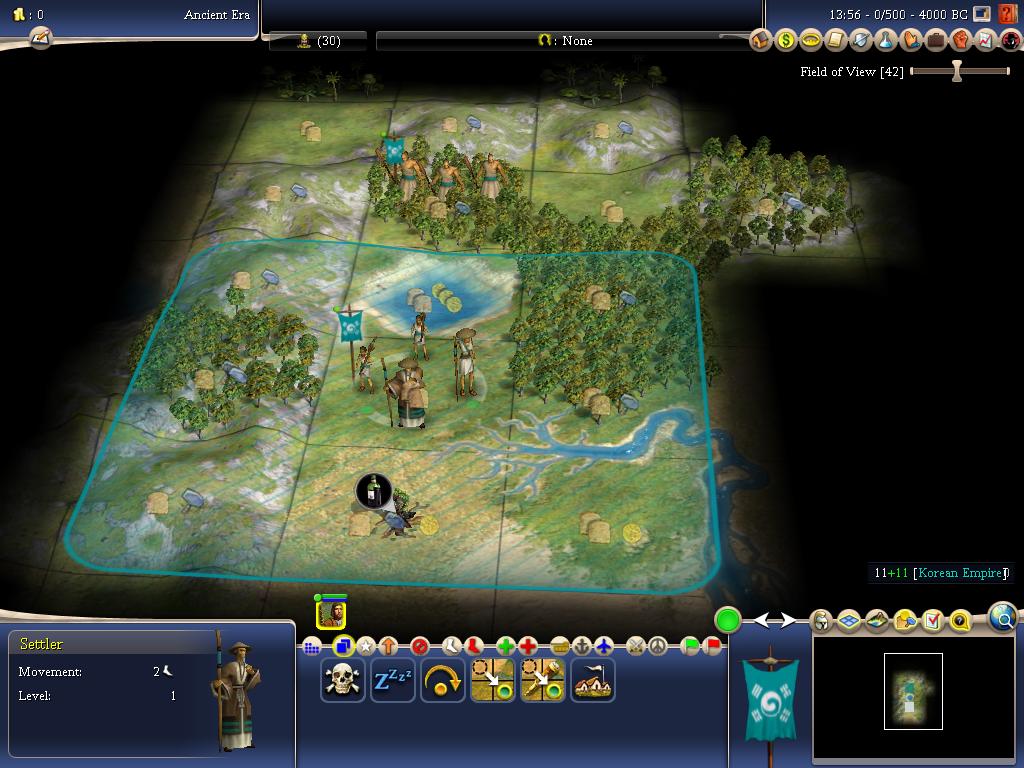Open the Technology Advisor flask icon
This screenshot has height=768, width=1024.
point(885,40)
